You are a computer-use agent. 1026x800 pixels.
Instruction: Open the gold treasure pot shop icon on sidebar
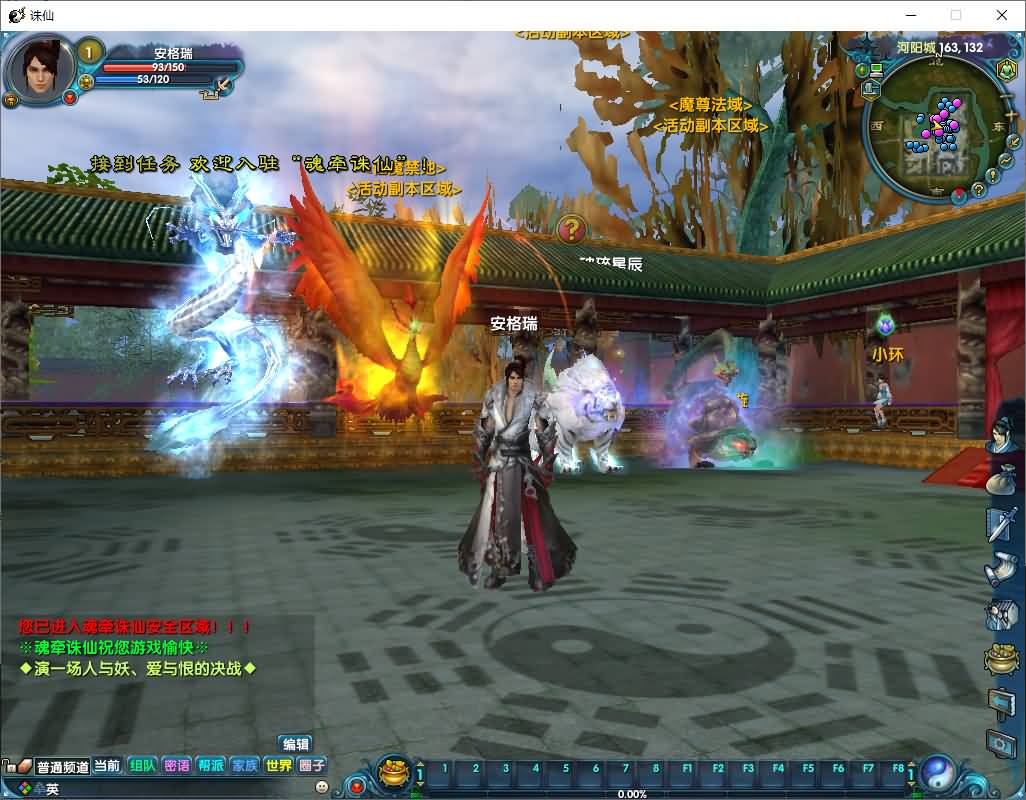click(x=1002, y=658)
